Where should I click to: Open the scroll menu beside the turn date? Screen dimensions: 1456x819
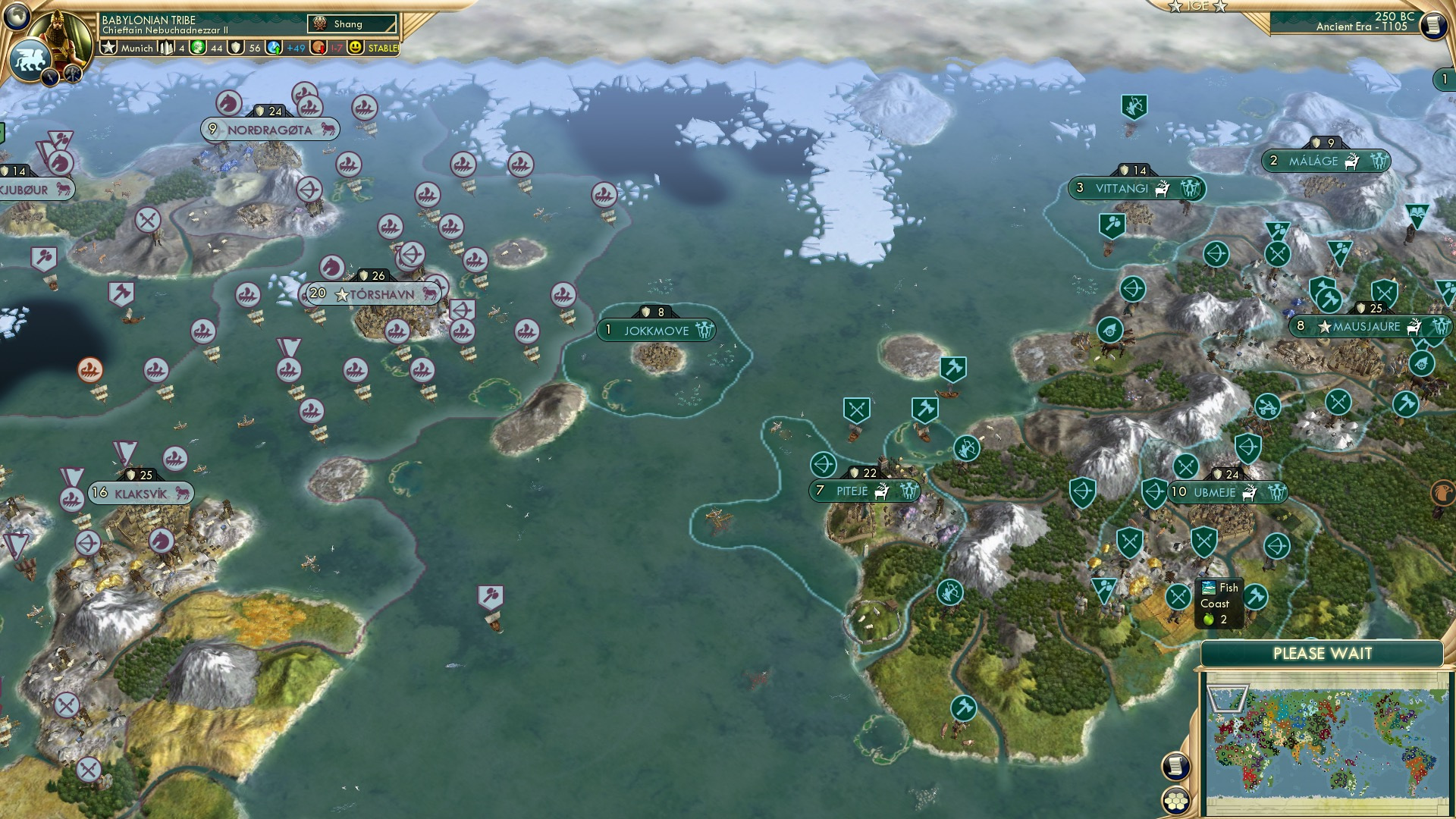tap(1432, 25)
